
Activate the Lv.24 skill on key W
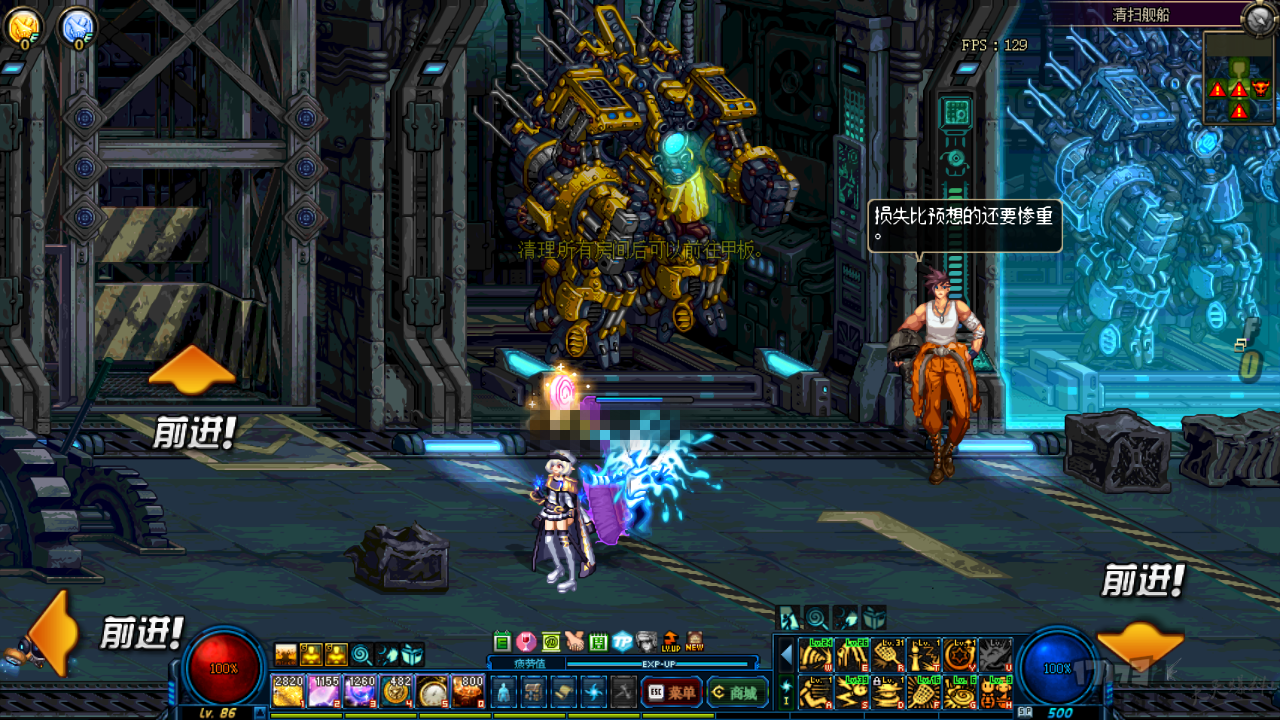(x=816, y=655)
